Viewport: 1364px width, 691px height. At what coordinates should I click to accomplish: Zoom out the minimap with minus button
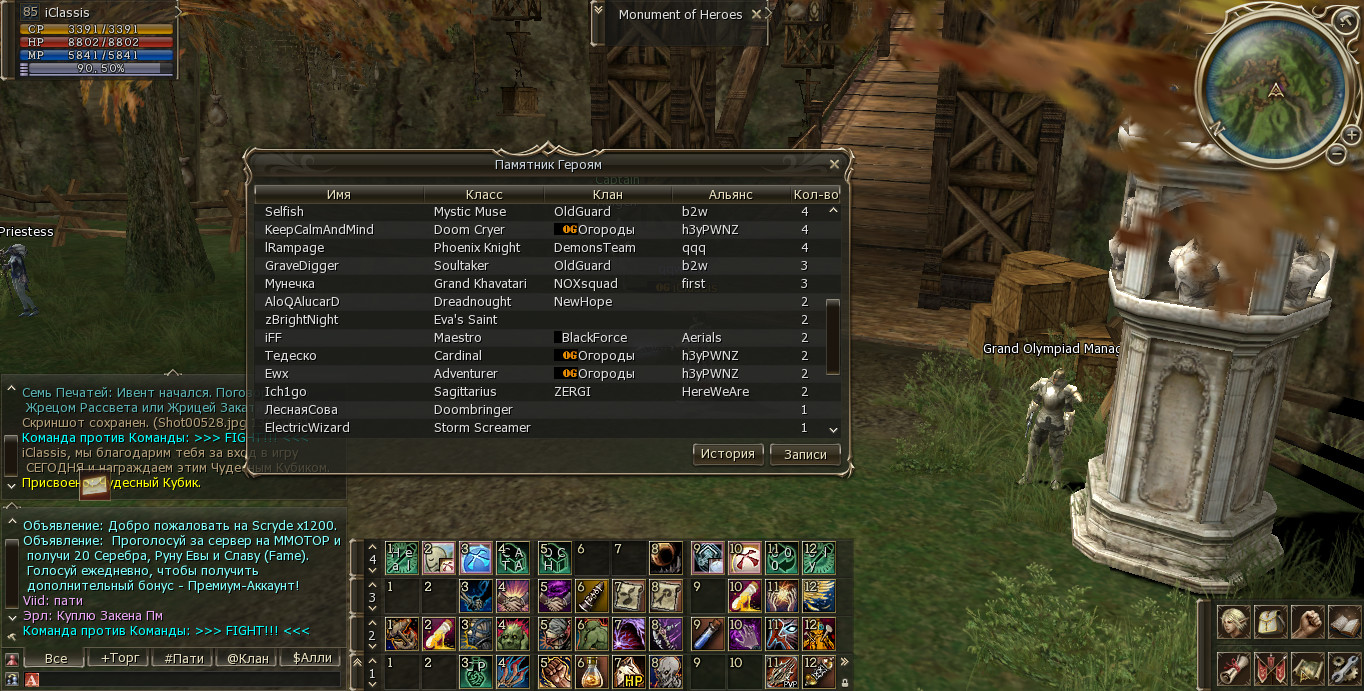pyautogui.click(x=1337, y=154)
